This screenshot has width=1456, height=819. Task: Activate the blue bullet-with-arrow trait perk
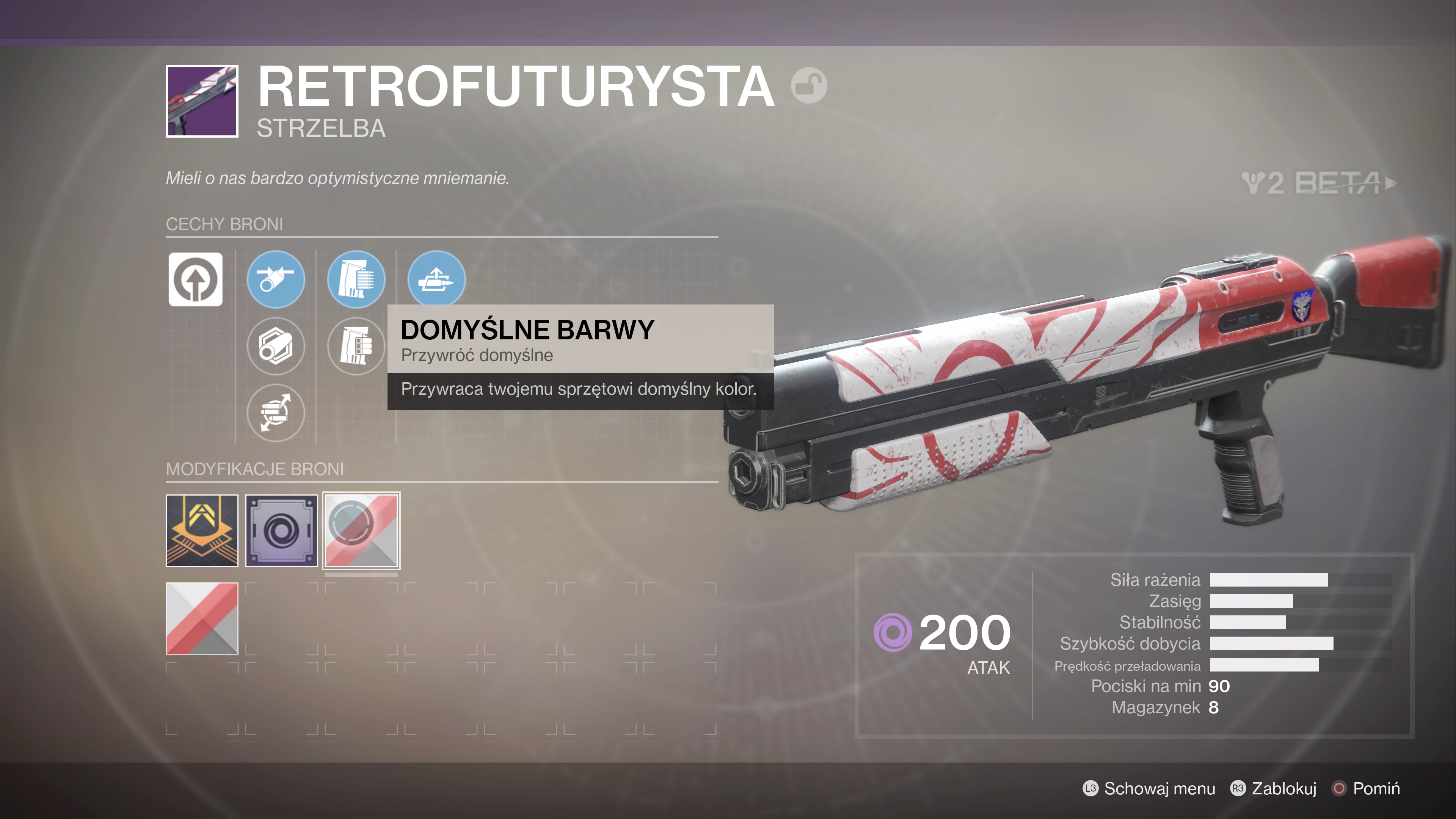click(x=436, y=279)
